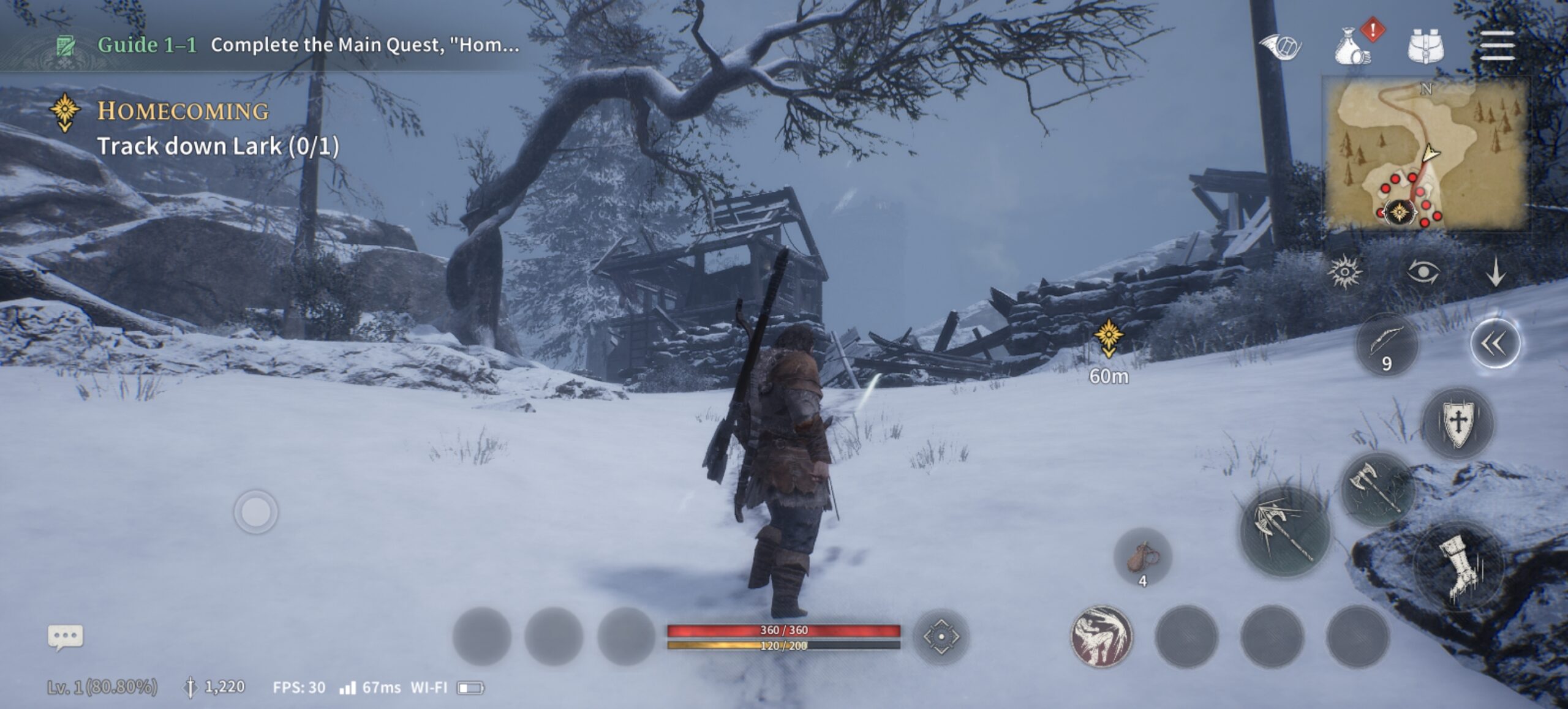Image resolution: width=1568 pixels, height=709 pixels.
Task: Open the hamburger main menu
Action: (x=1497, y=47)
